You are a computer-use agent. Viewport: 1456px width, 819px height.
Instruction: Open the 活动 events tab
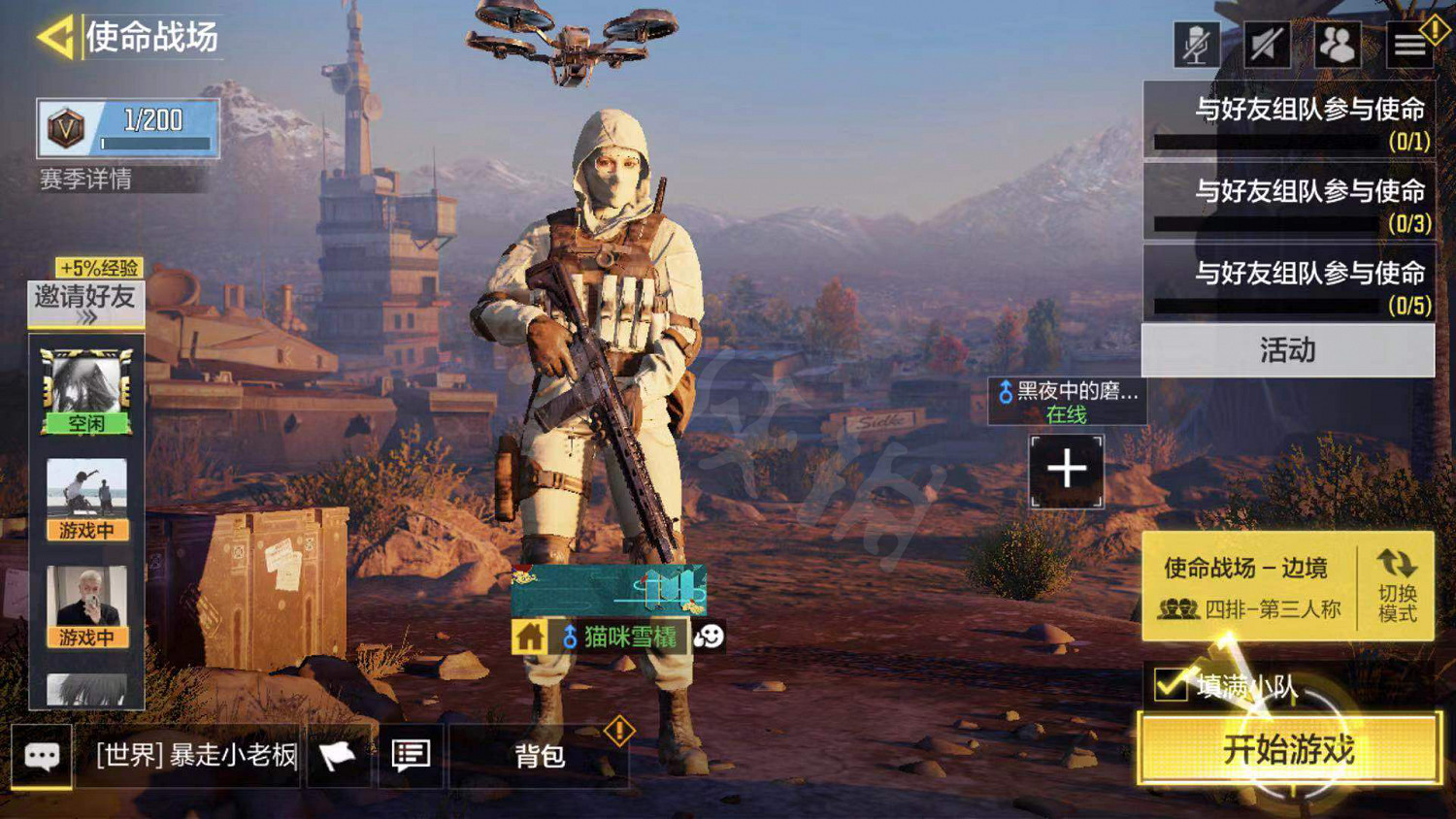pyautogui.click(x=1286, y=350)
